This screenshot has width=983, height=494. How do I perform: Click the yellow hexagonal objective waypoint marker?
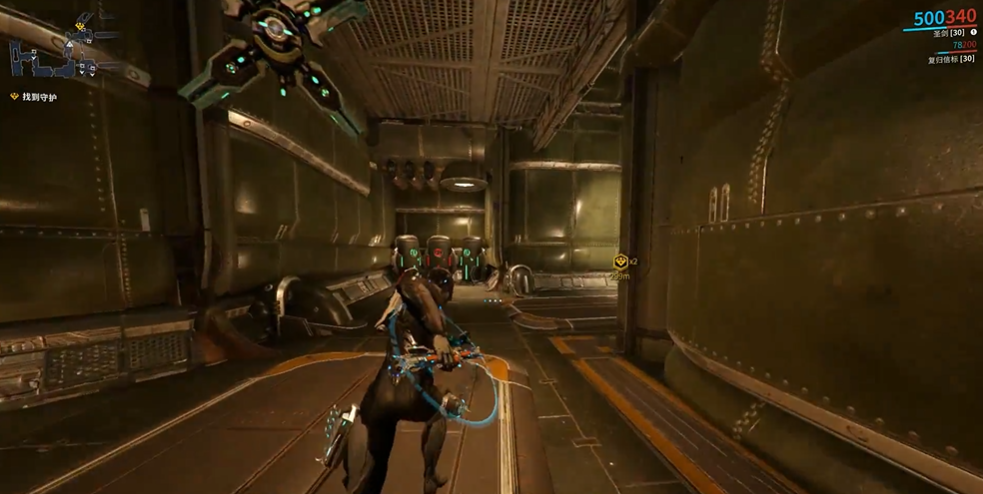coord(620,262)
